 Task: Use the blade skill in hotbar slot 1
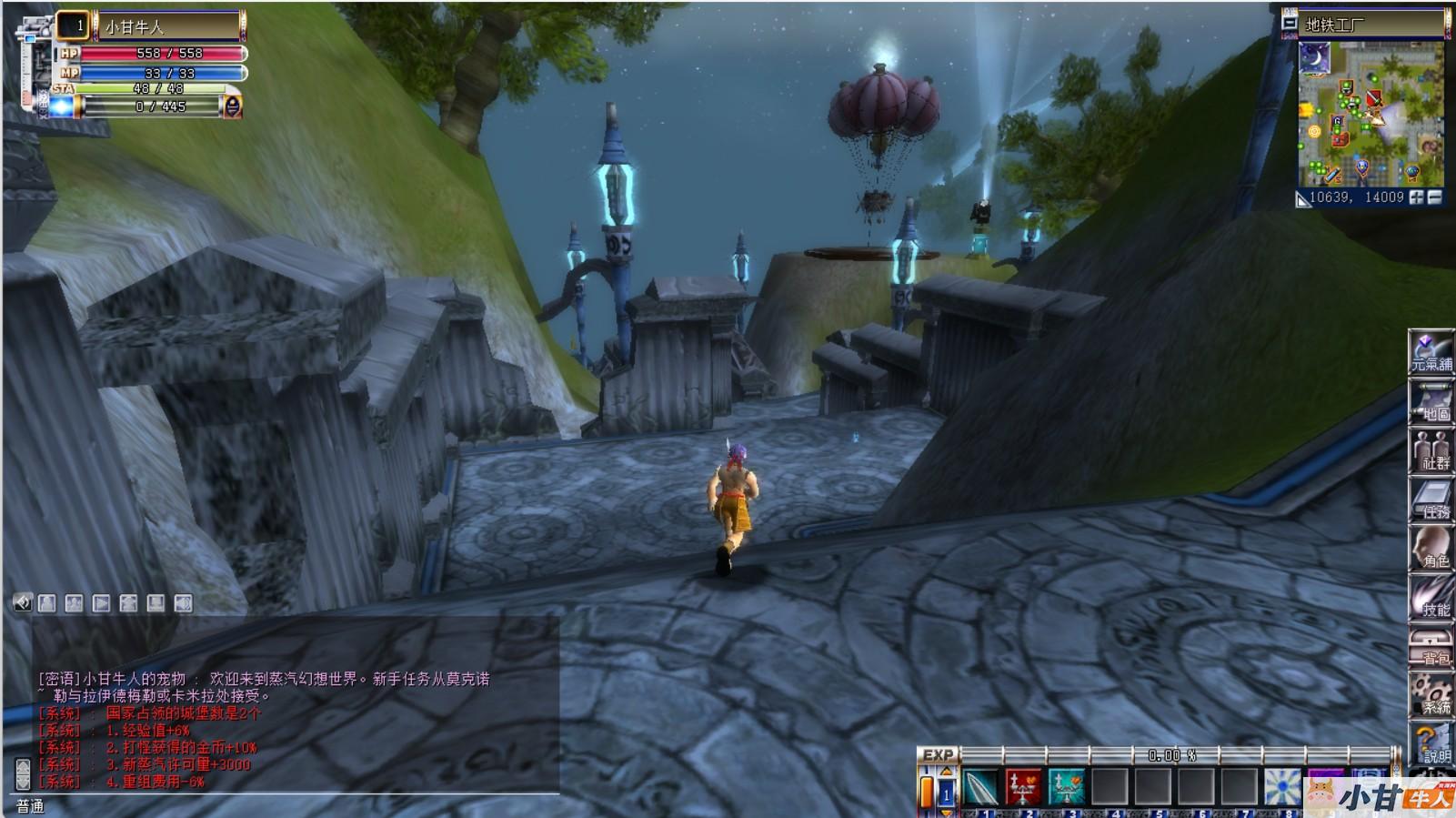[981, 787]
